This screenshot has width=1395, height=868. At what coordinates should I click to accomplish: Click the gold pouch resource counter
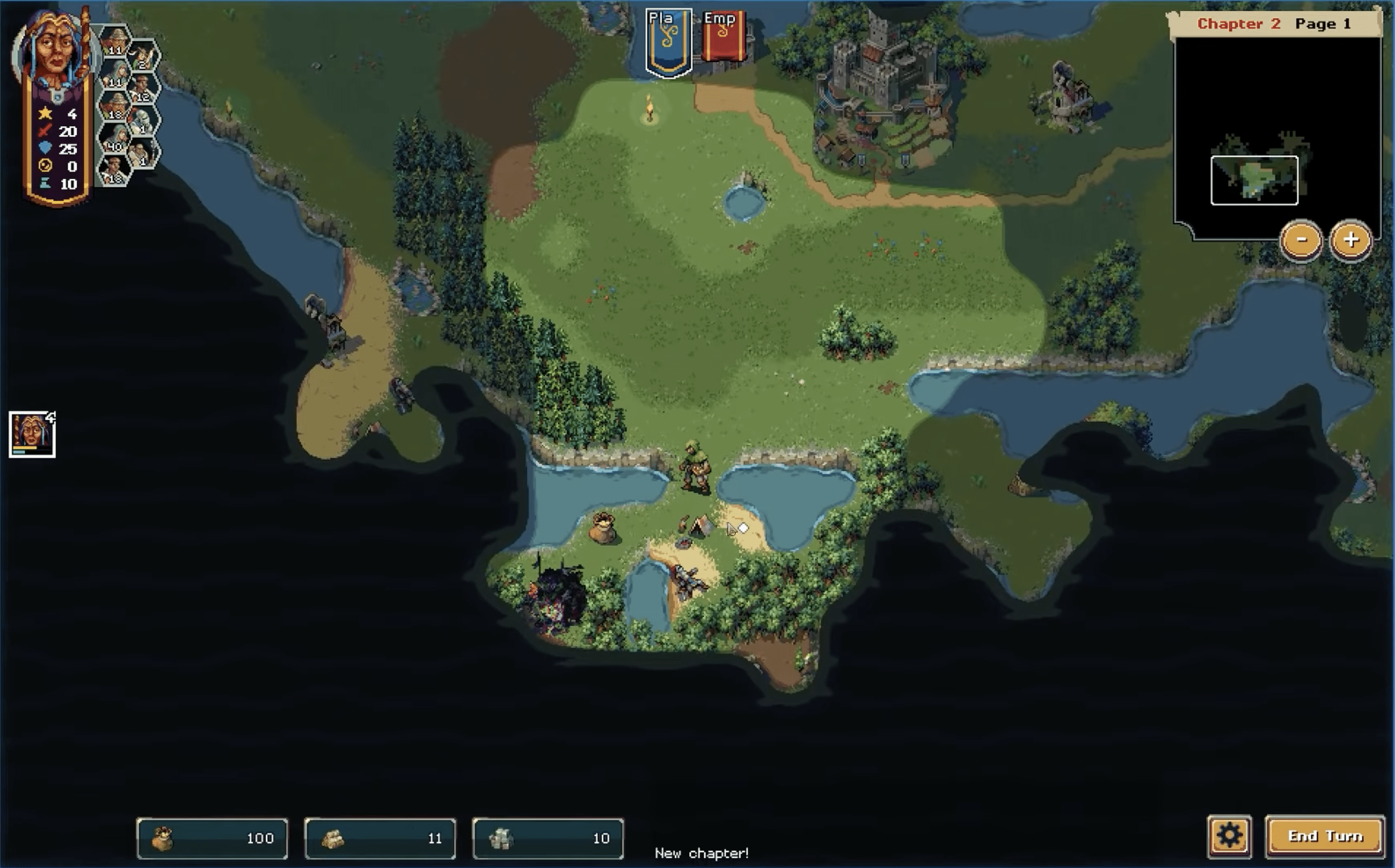212,838
